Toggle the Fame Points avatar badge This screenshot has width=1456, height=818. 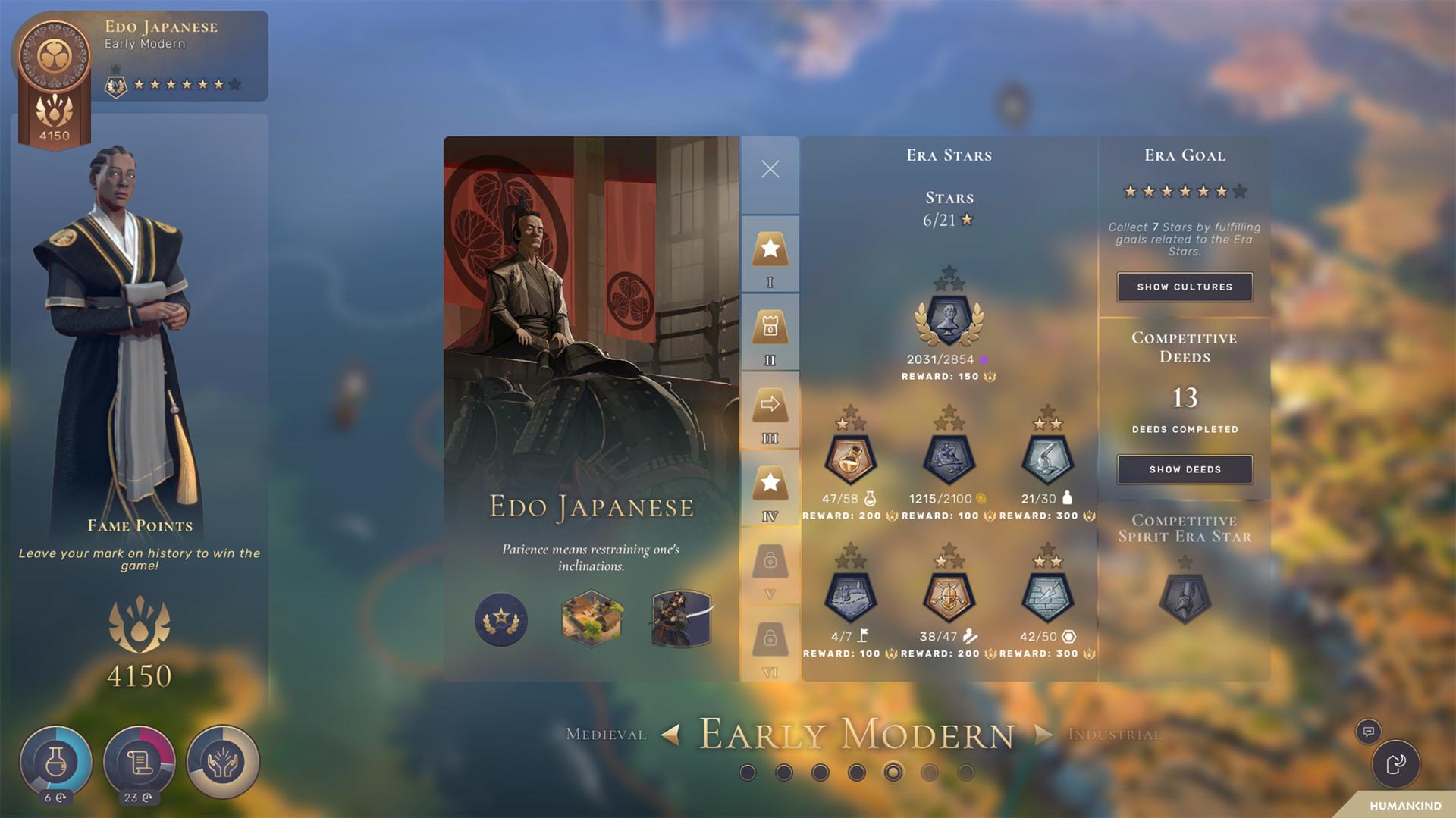(x=53, y=55)
